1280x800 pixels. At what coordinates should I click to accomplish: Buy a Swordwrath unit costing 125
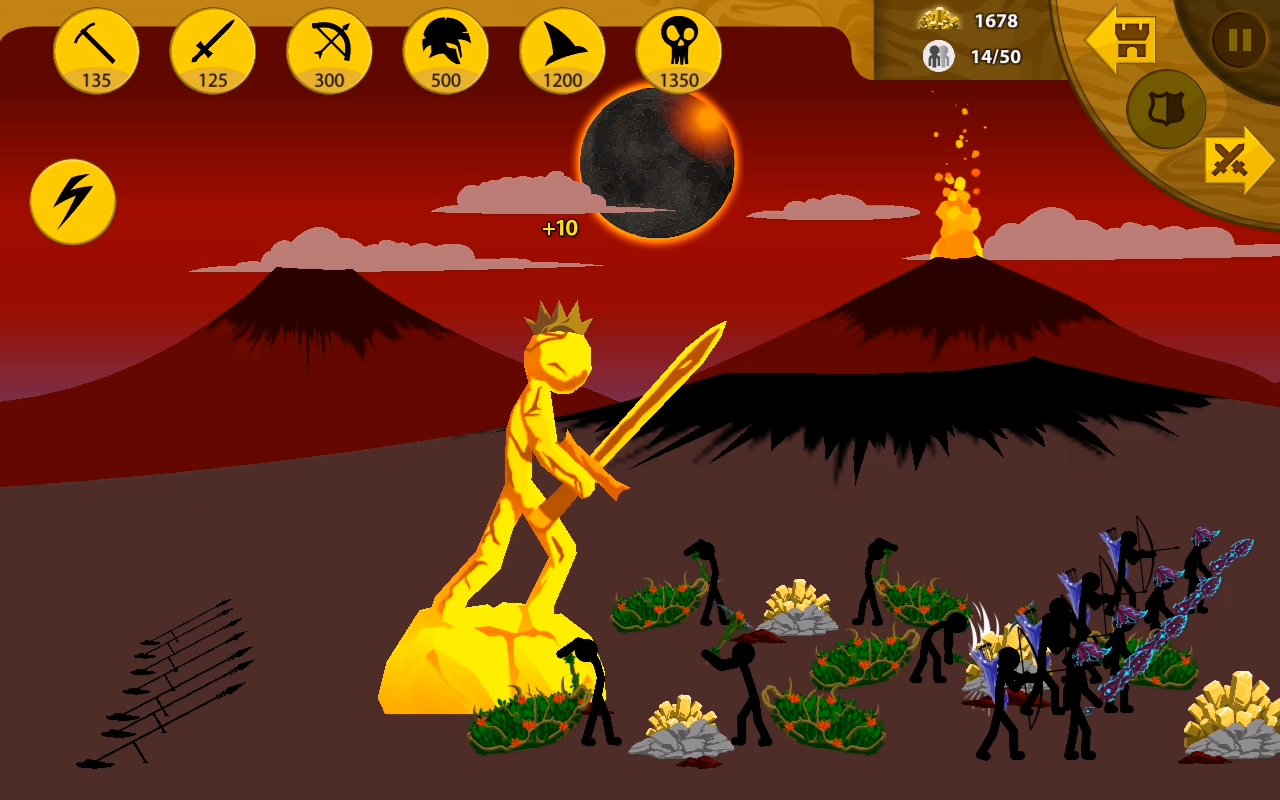213,51
